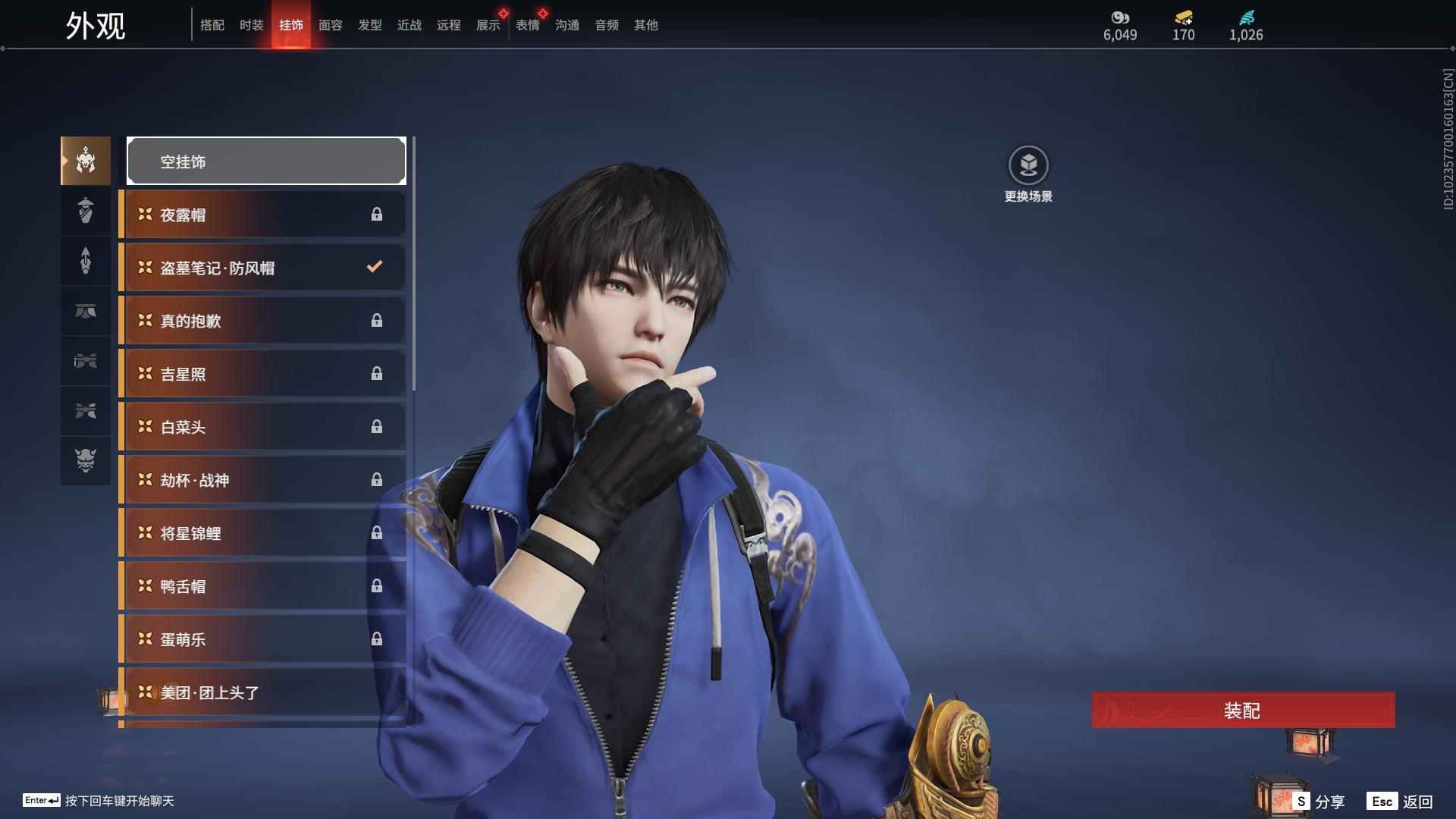Choose the 夜露帽 accessory
Image resolution: width=1456 pixels, height=819 pixels.
click(x=262, y=215)
